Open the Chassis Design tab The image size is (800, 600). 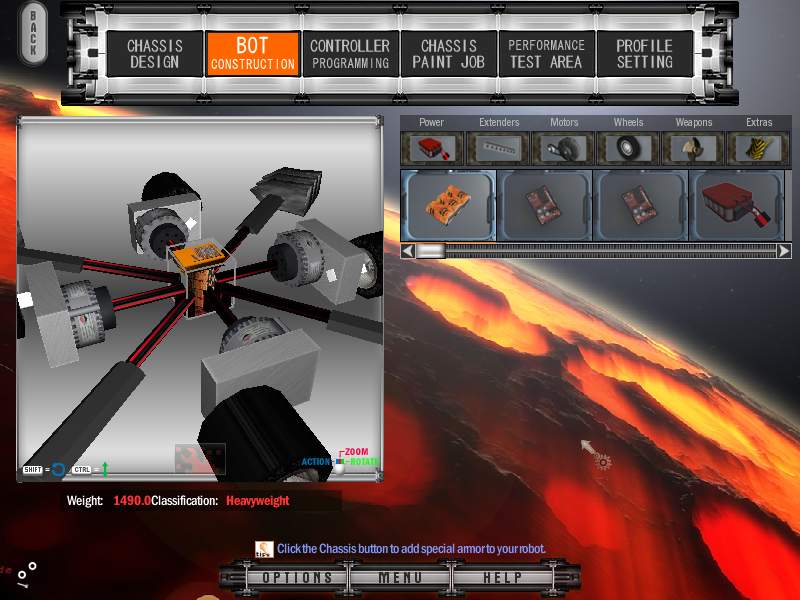153,54
